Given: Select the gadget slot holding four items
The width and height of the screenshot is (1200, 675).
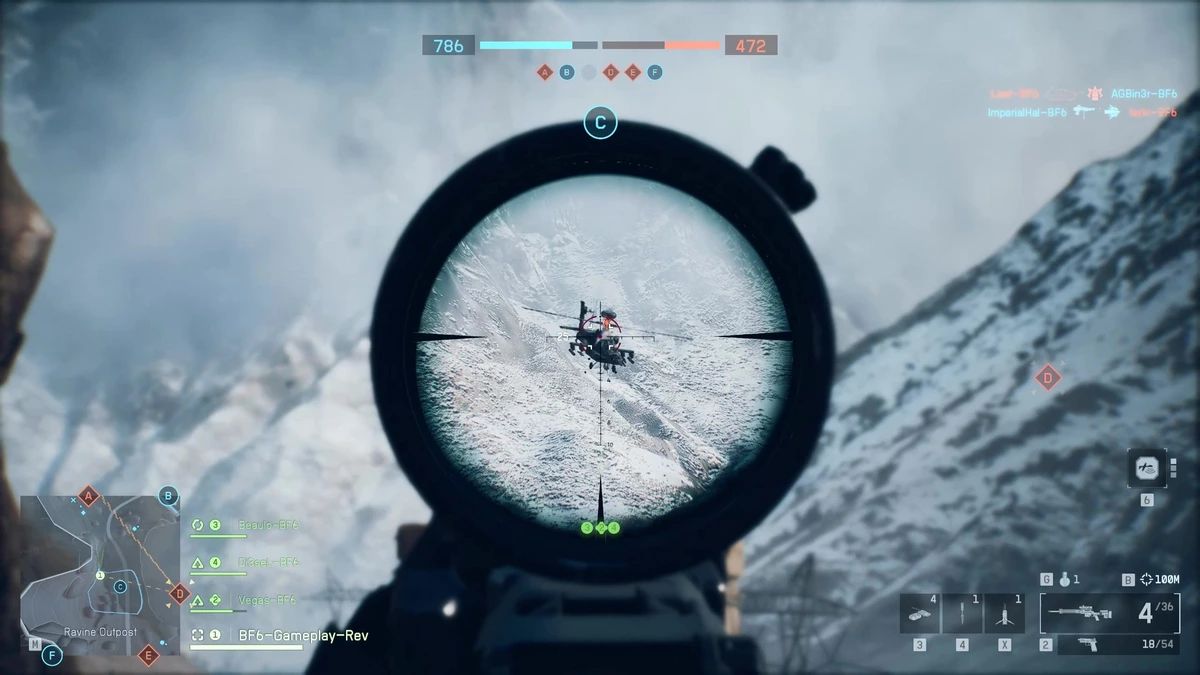Looking at the screenshot, I should coord(919,613).
